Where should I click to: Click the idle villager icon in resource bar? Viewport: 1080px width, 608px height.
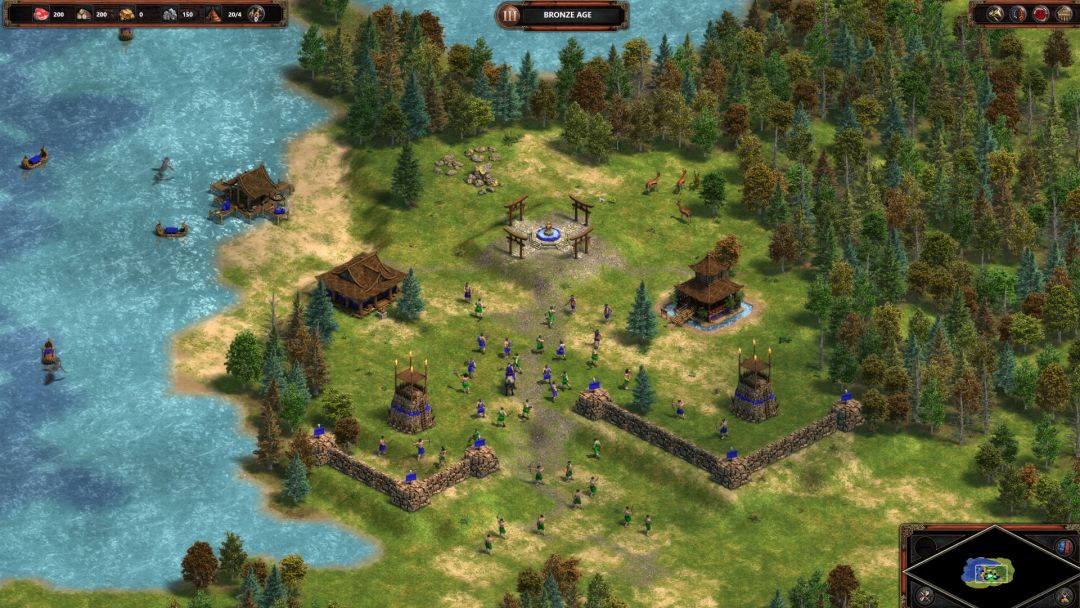(x=256, y=14)
